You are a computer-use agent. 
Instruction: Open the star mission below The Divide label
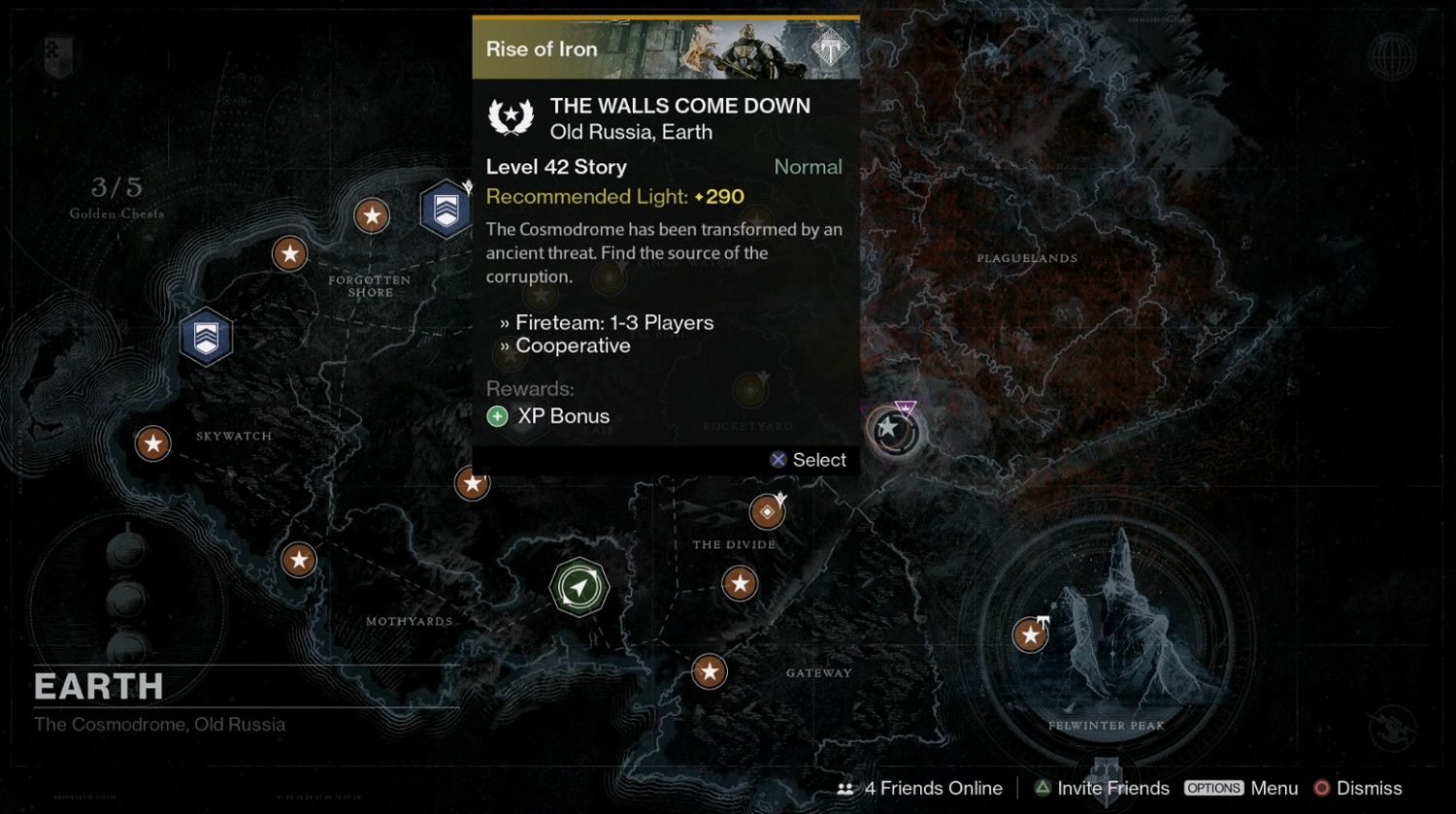pyautogui.click(x=740, y=583)
